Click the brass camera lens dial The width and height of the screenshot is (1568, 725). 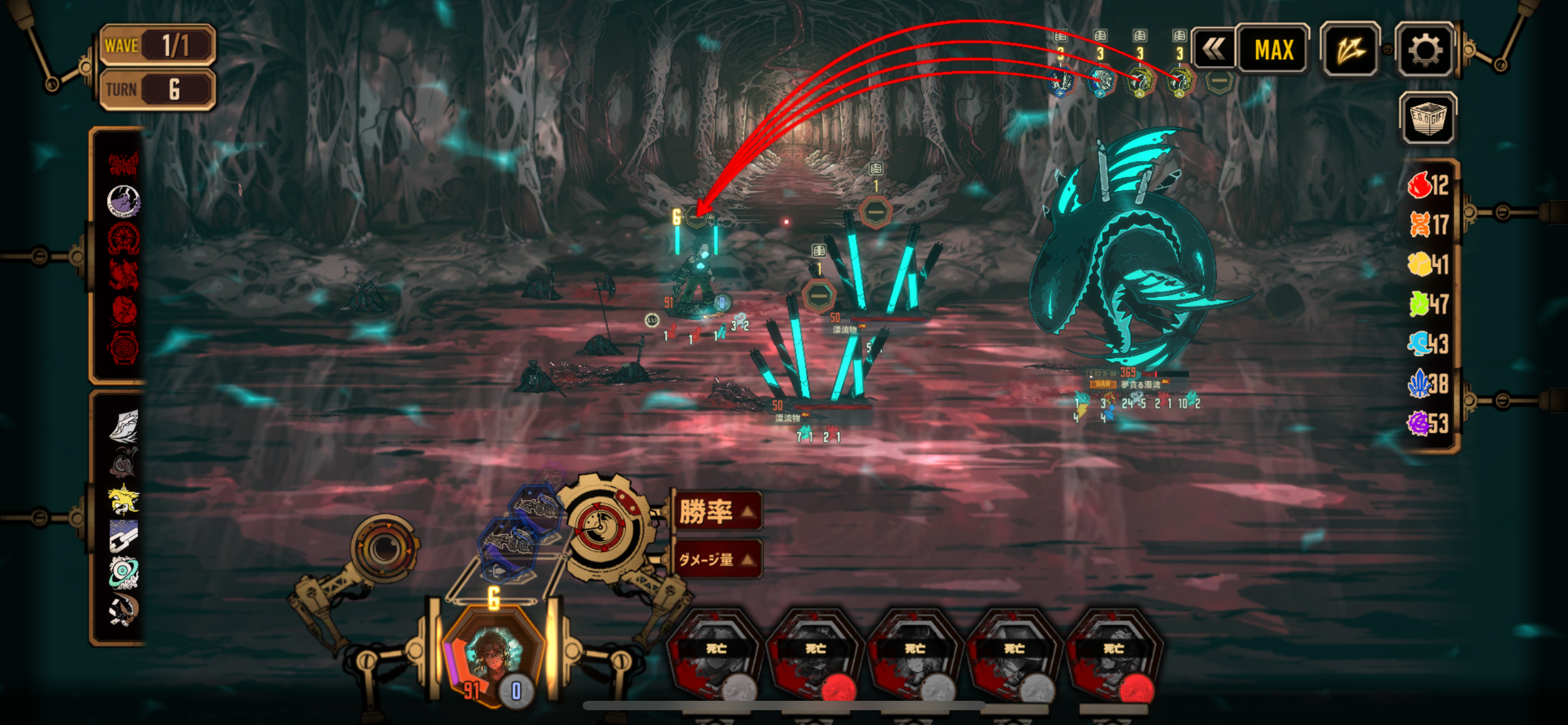coord(384,548)
